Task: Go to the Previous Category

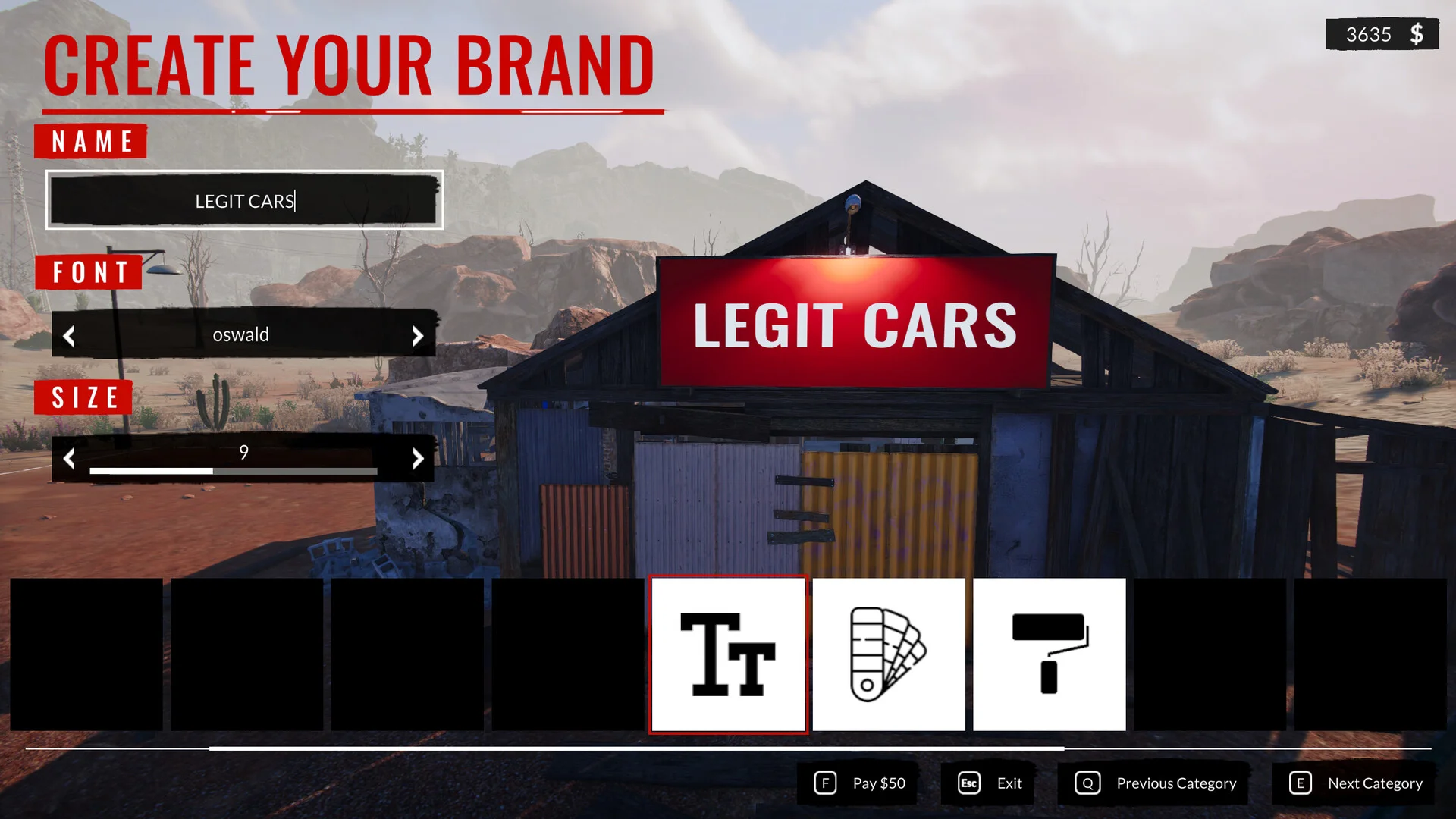Action: pyautogui.click(x=1156, y=783)
